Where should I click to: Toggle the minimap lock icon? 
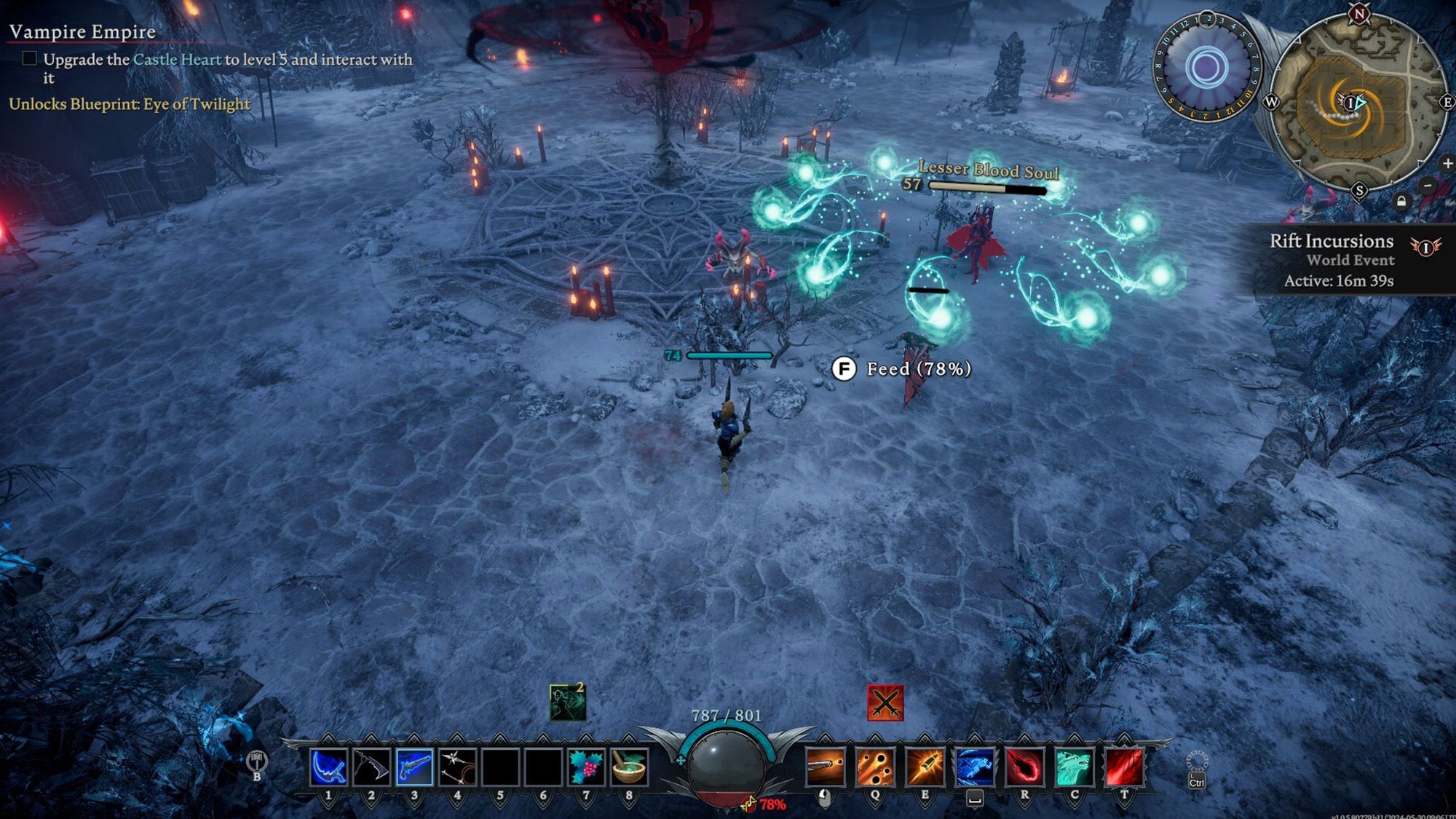[x=1401, y=202]
